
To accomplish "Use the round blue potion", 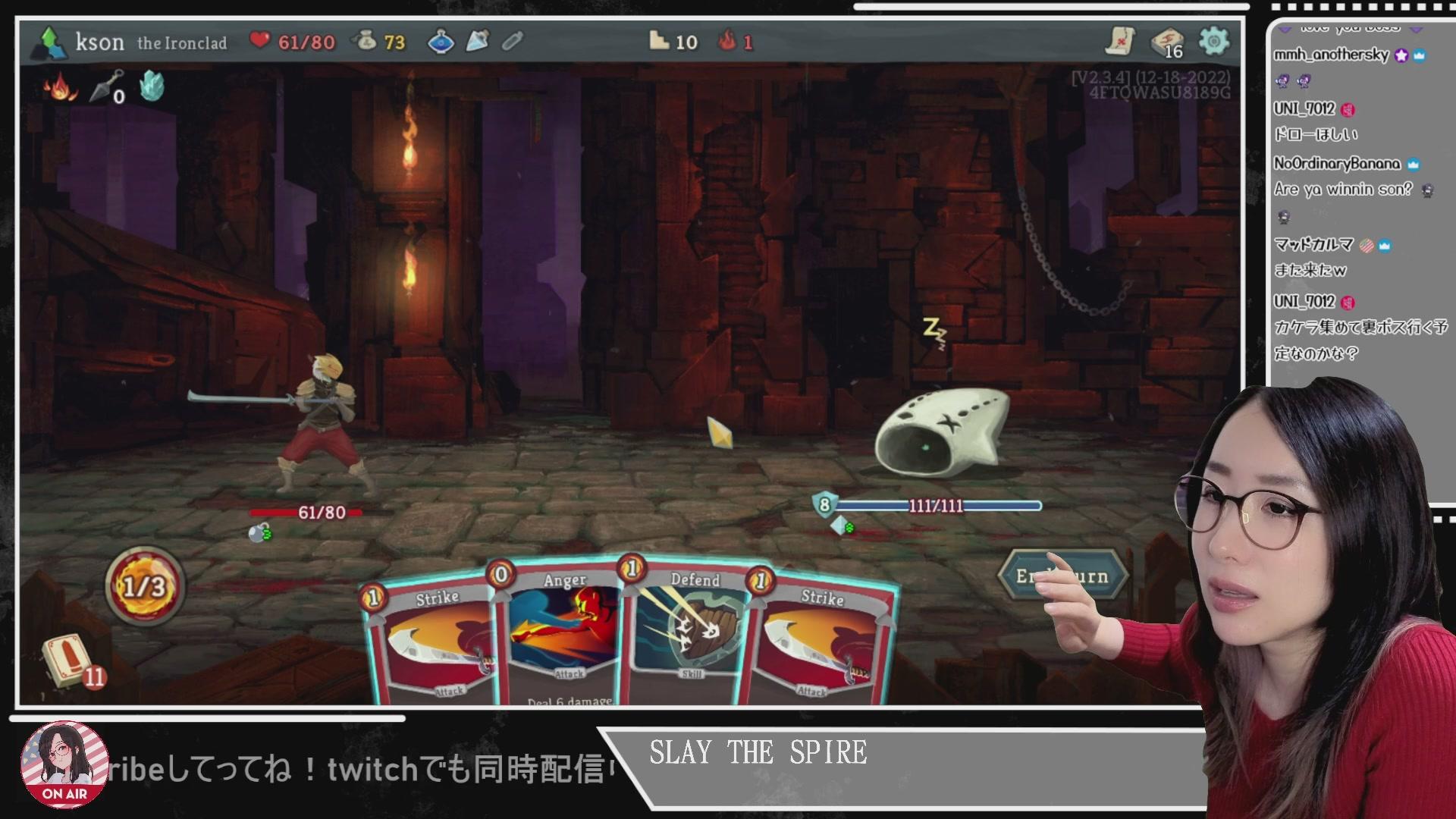I will (x=441, y=42).
